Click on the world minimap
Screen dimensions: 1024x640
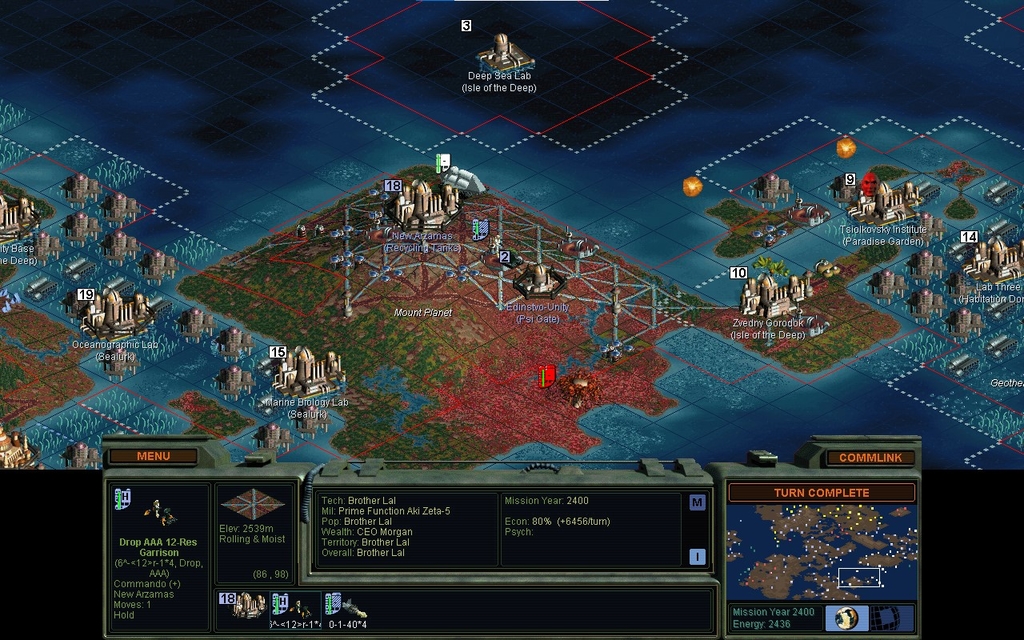[x=821, y=552]
